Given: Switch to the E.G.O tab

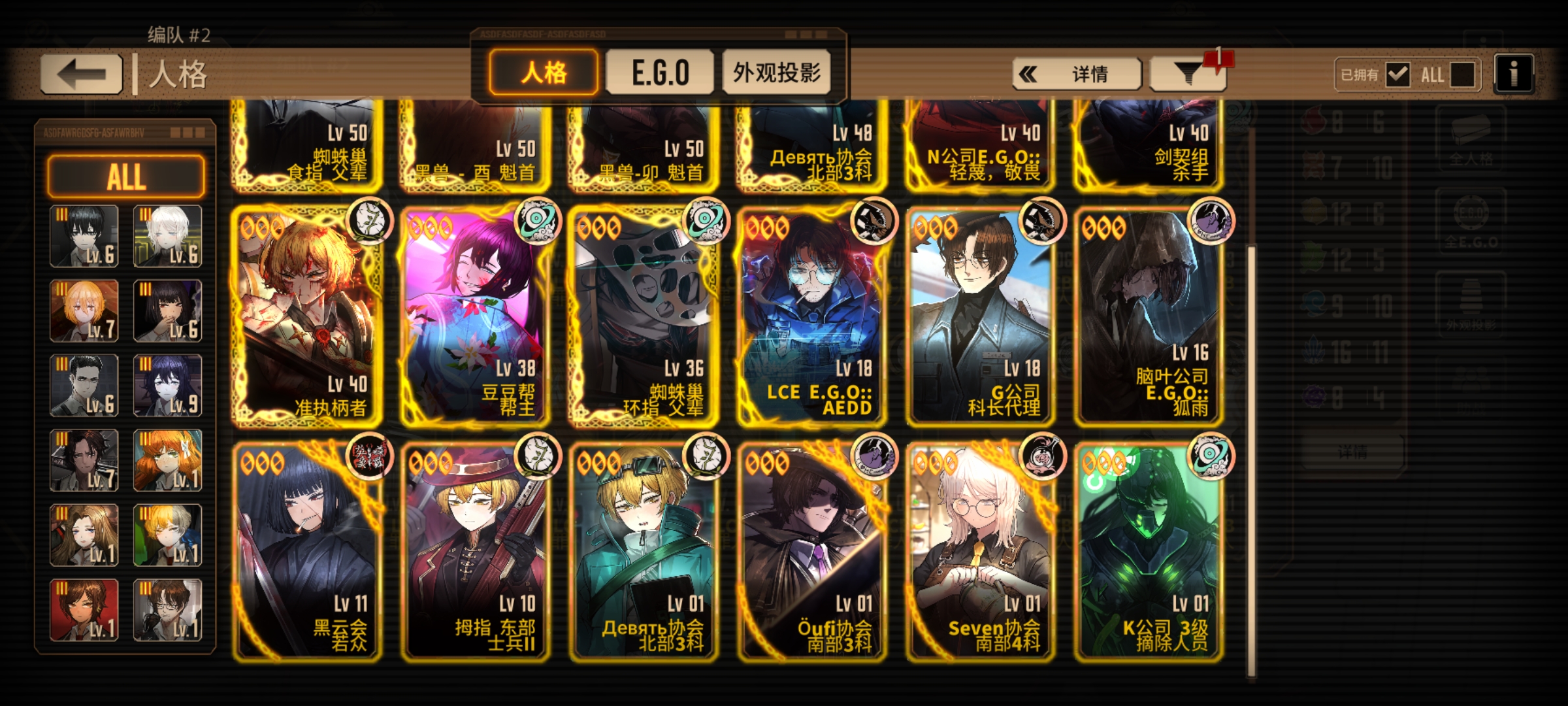Looking at the screenshot, I should (x=660, y=73).
